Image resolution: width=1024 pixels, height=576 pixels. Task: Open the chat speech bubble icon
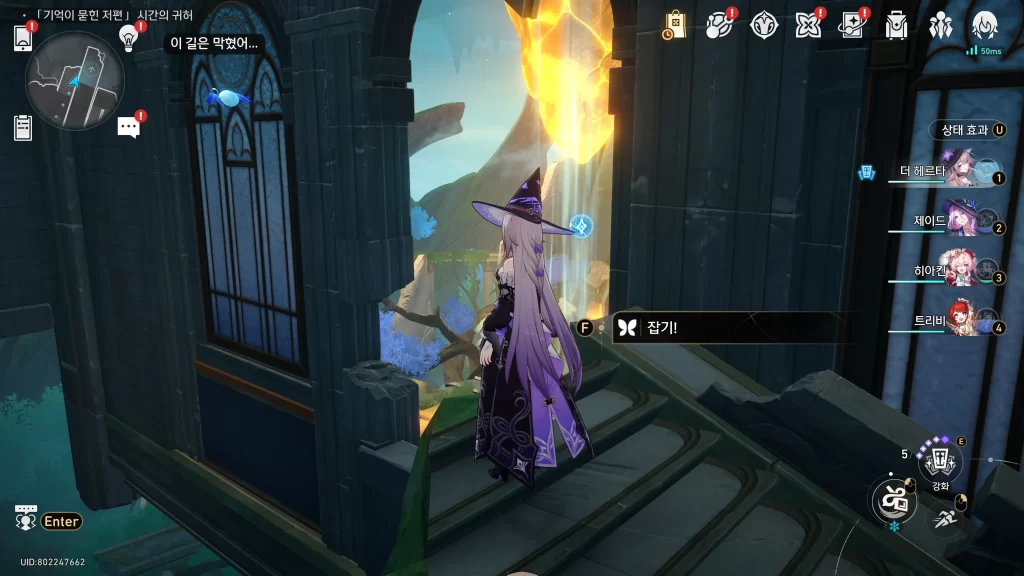(x=128, y=127)
